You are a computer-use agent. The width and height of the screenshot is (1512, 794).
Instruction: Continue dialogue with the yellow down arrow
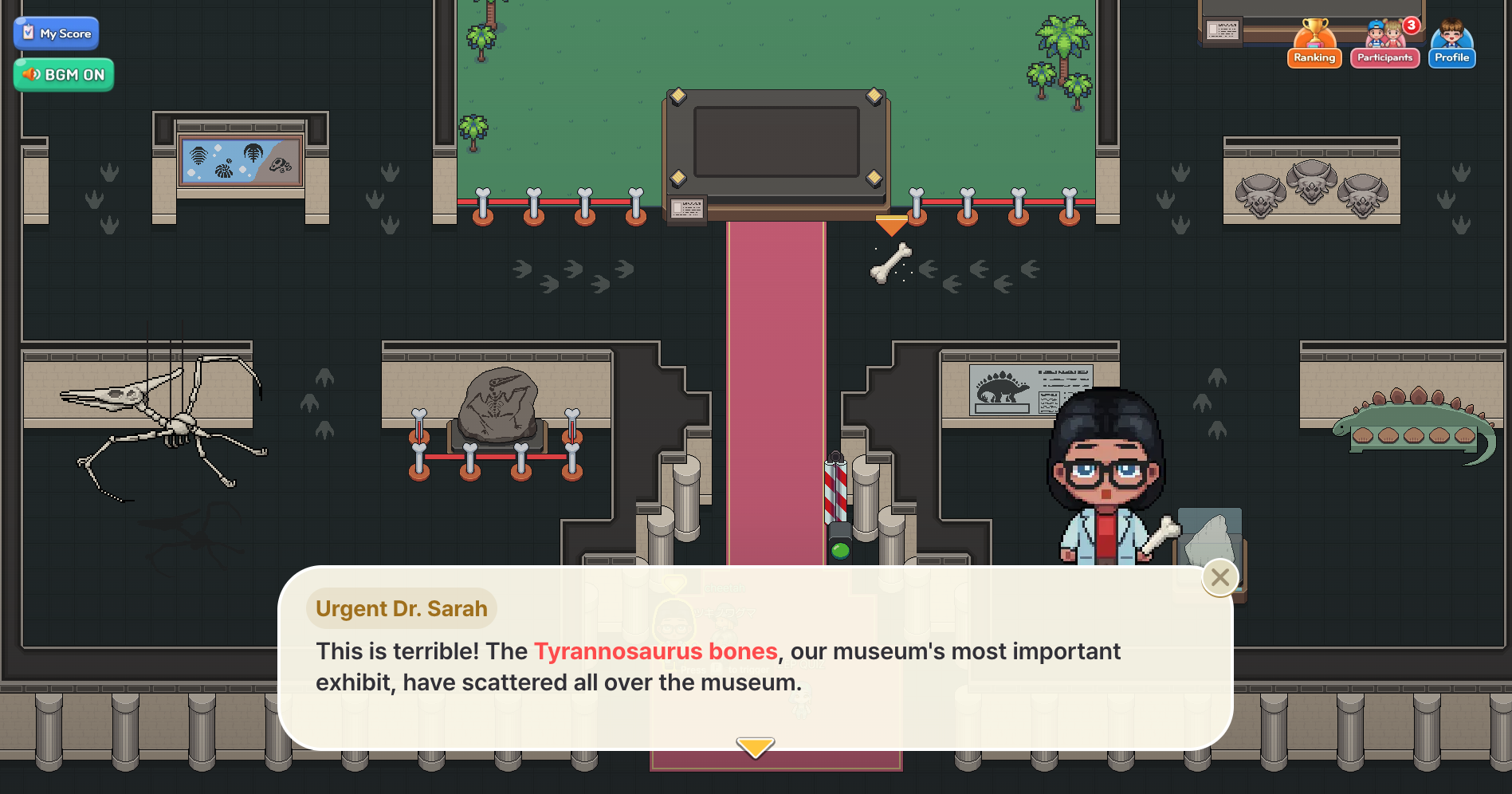click(x=755, y=747)
